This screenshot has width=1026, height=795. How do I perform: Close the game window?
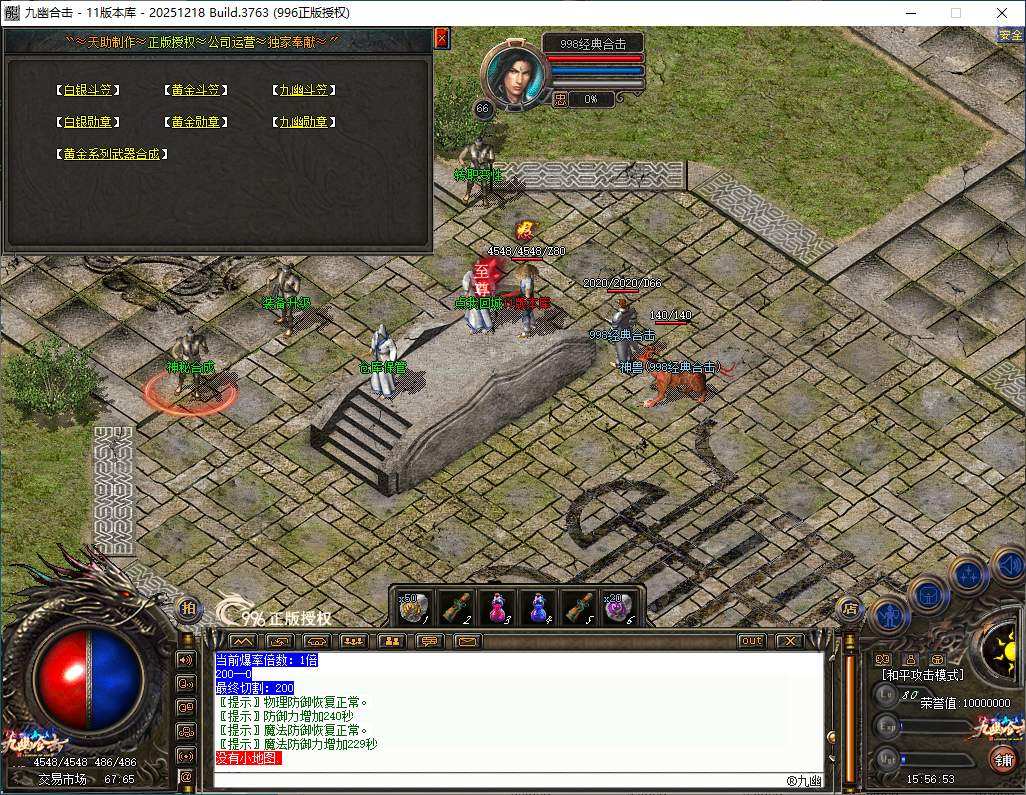pyautogui.click(x=1002, y=13)
